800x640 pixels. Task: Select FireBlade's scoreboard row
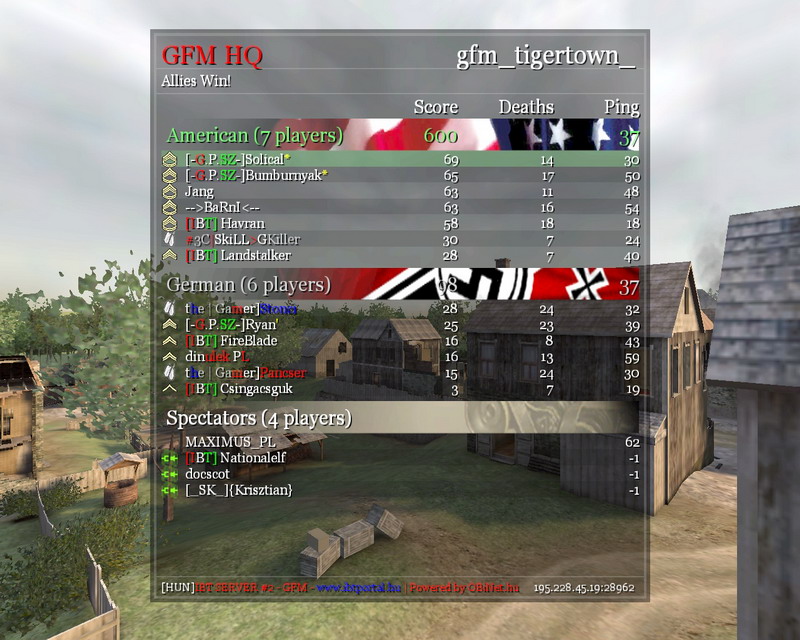point(400,341)
